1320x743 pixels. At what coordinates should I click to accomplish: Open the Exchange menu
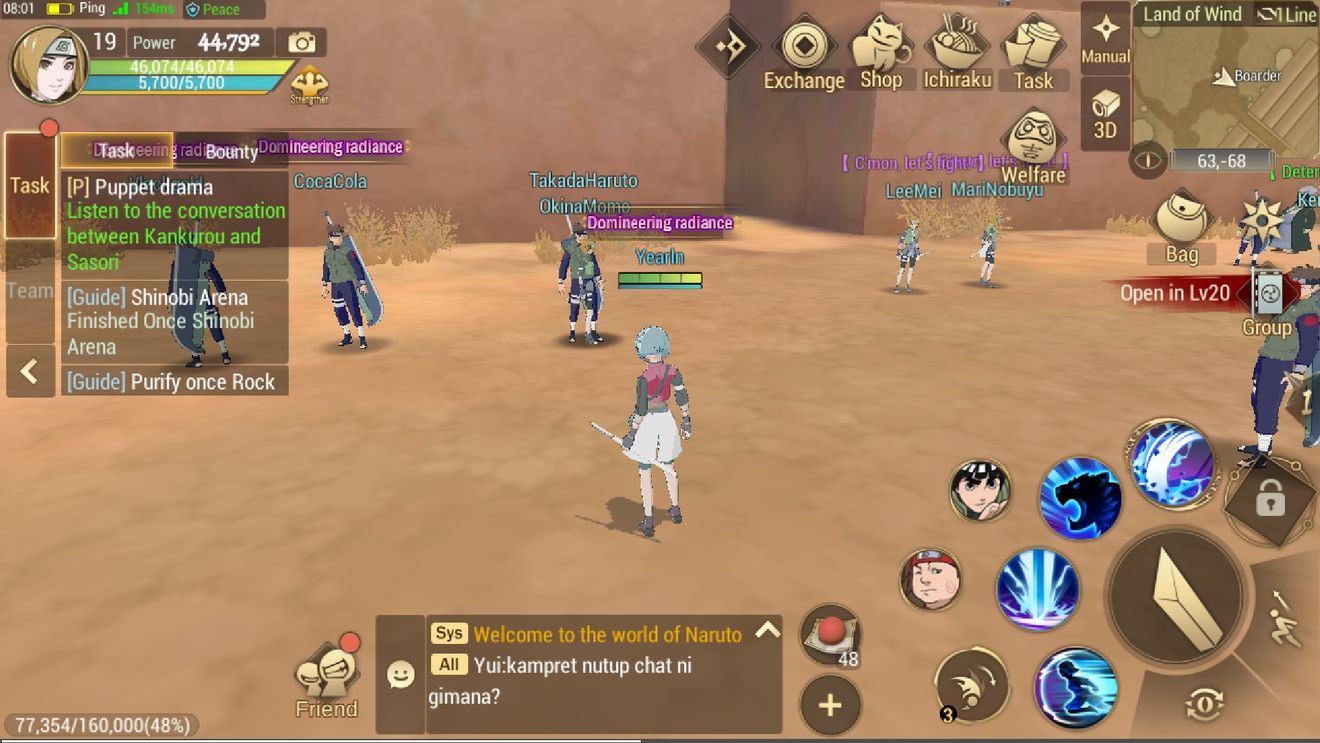[x=803, y=54]
